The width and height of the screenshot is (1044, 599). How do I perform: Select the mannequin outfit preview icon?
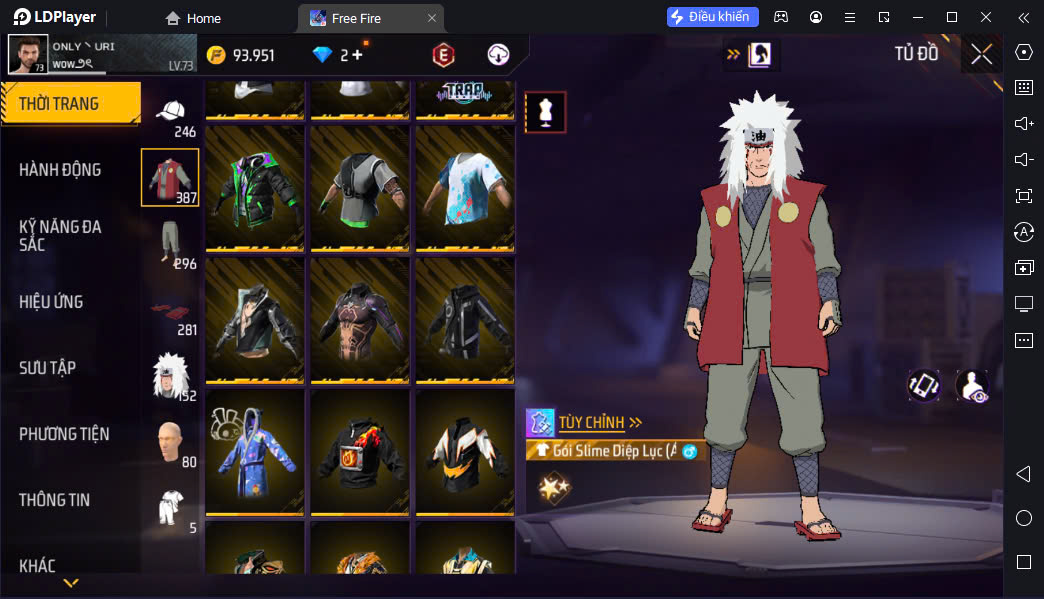click(x=546, y=112)
